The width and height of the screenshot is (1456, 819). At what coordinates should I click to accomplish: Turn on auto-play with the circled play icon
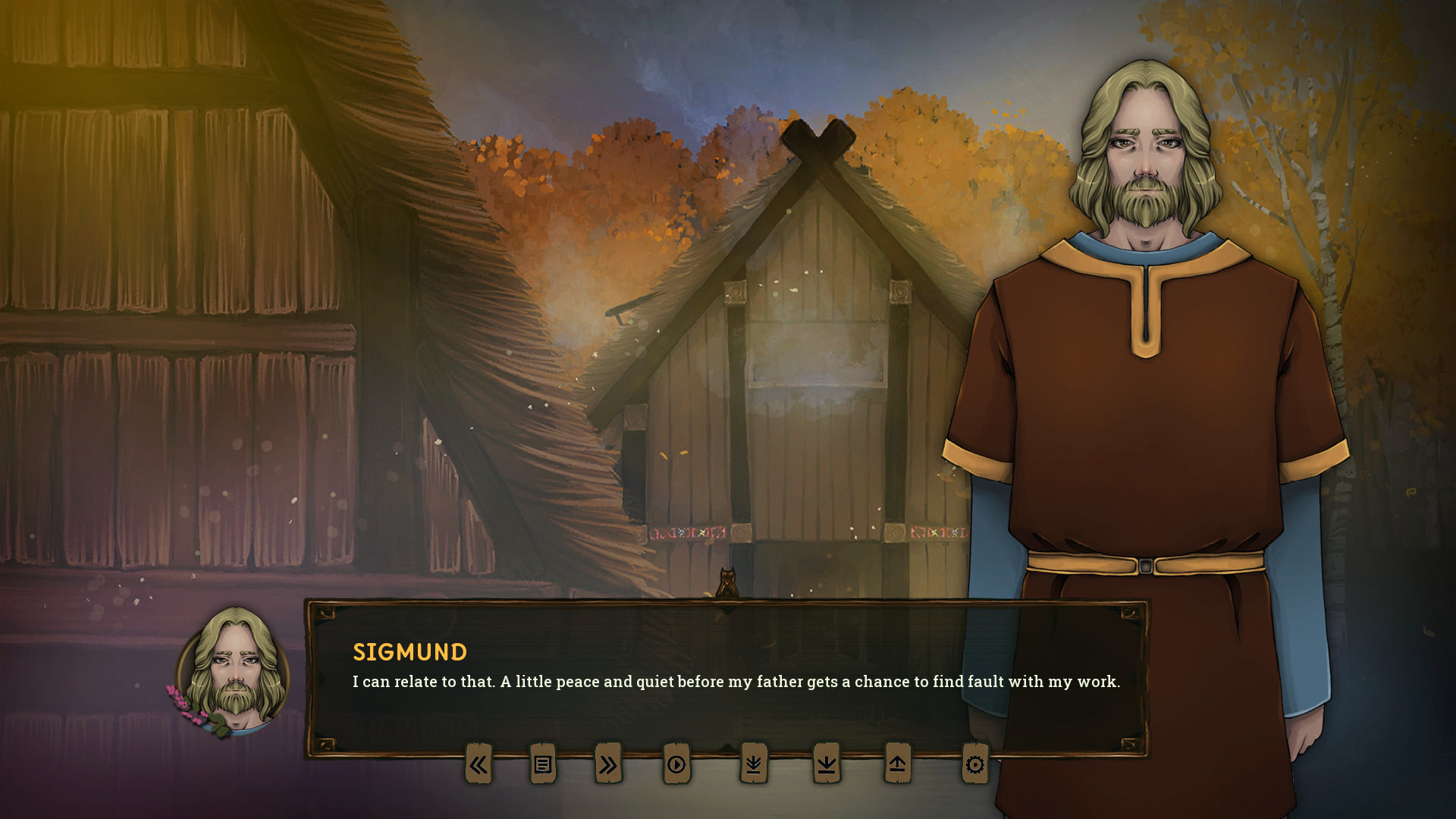tap(676, 764)
